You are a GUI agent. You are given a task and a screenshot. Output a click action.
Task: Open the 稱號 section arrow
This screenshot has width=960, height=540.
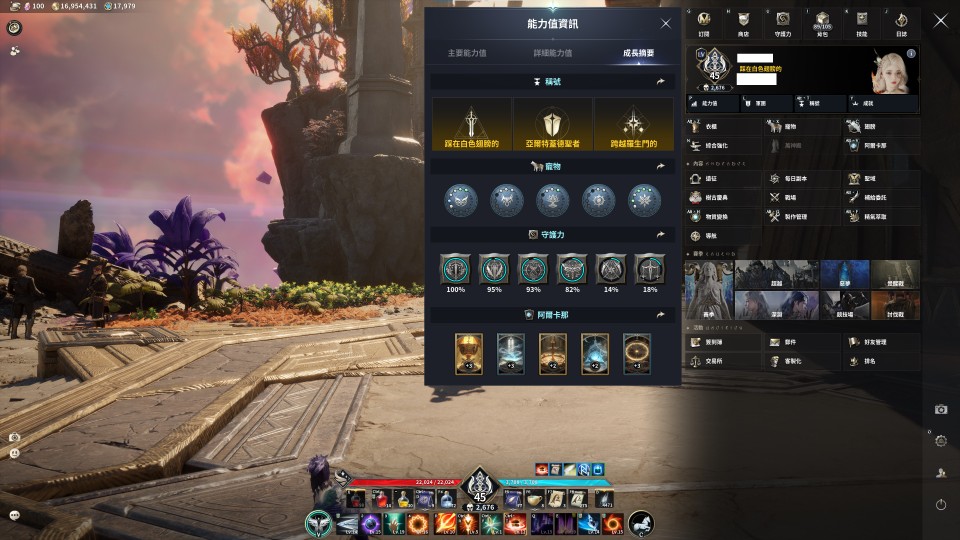660,81
